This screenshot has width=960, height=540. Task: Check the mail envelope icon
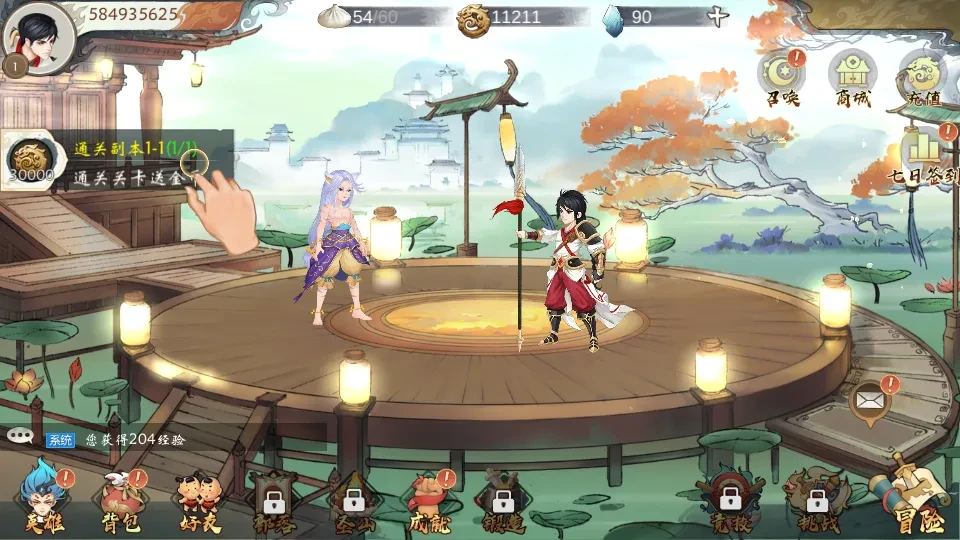(870, 402)
